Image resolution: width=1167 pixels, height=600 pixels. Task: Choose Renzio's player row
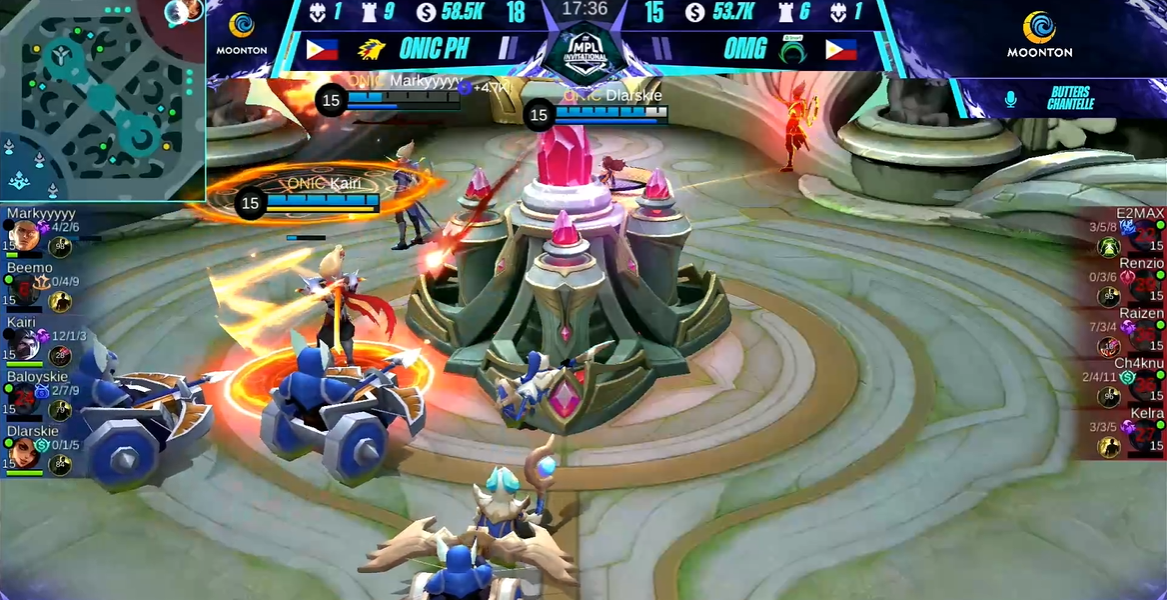coord(1128,284)
